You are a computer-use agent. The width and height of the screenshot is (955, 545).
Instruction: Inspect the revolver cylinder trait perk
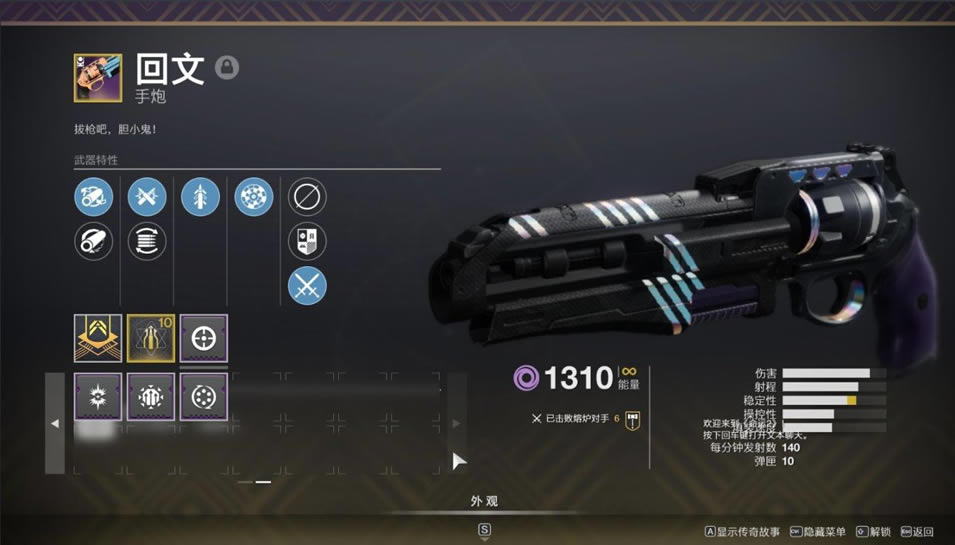pos(254,197)
